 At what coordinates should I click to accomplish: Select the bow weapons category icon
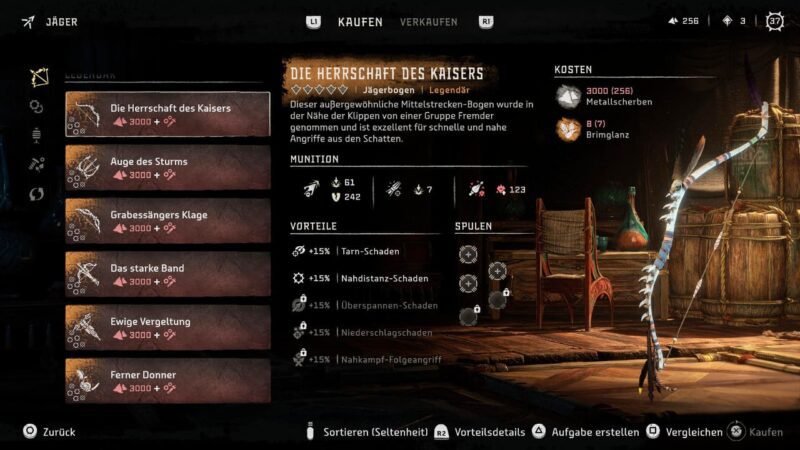pyautogui.click(x=39, y=77)
